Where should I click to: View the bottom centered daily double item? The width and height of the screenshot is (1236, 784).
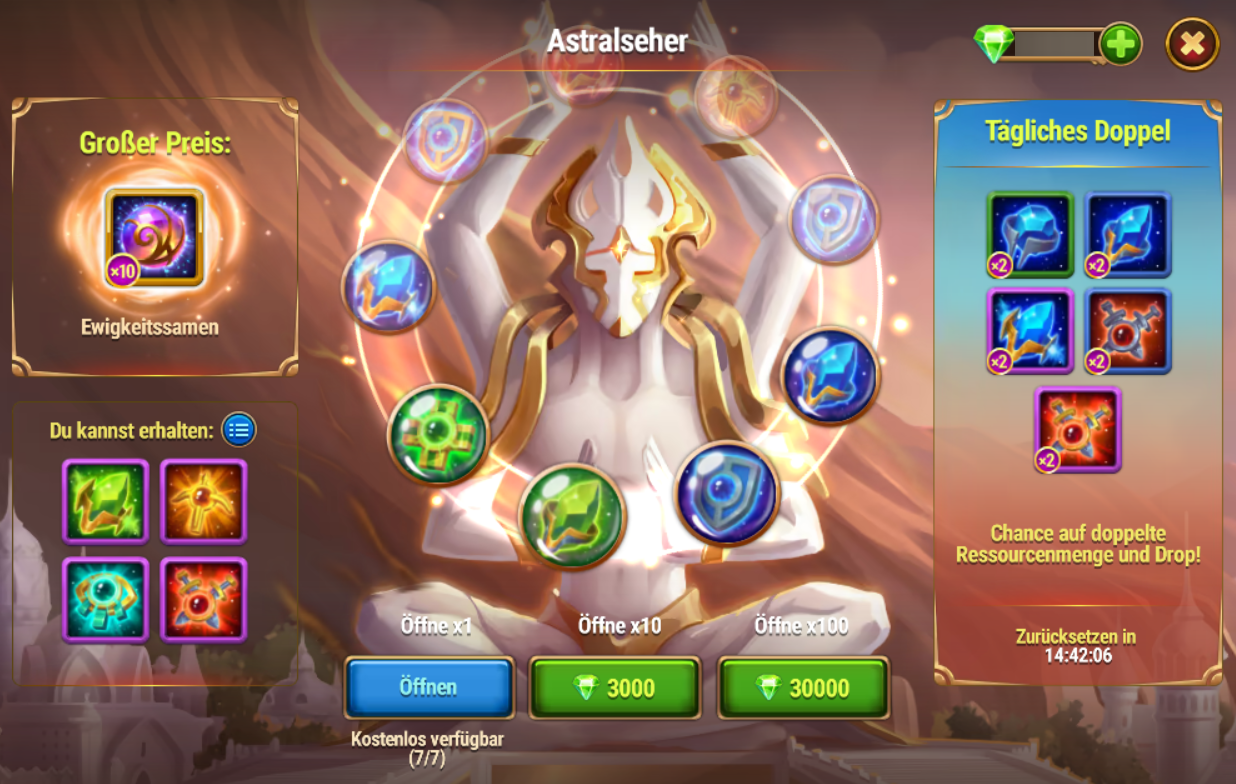click(x=1078, y=428)
